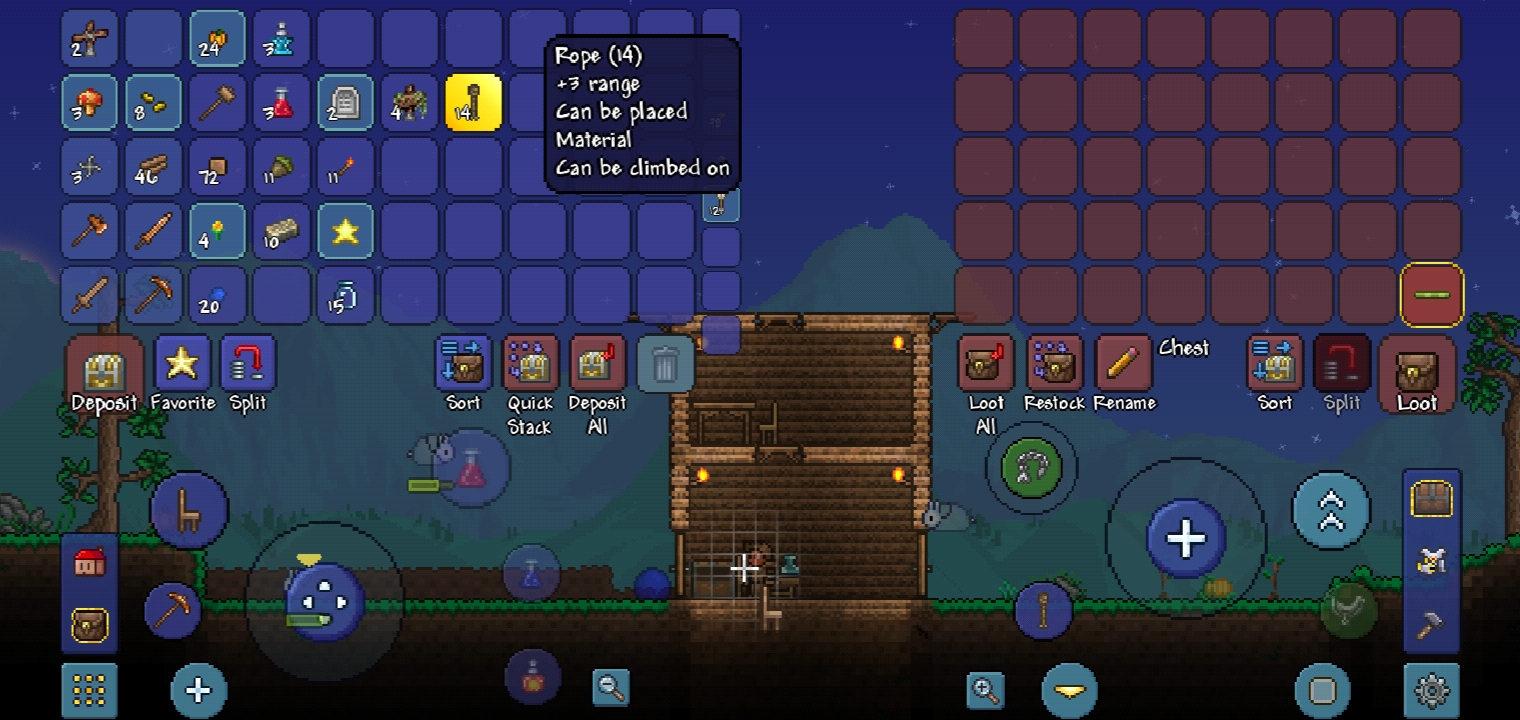Select the highlighted Rope inventory slot
The width and height of the screenshot is (1520, 720).
pyautogui.click(x=473, y=102)
